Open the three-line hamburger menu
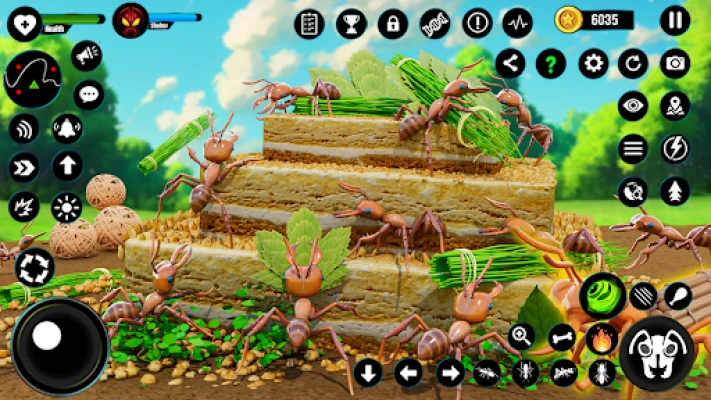Viewport: 711px width, 400px height. point(632,148)
